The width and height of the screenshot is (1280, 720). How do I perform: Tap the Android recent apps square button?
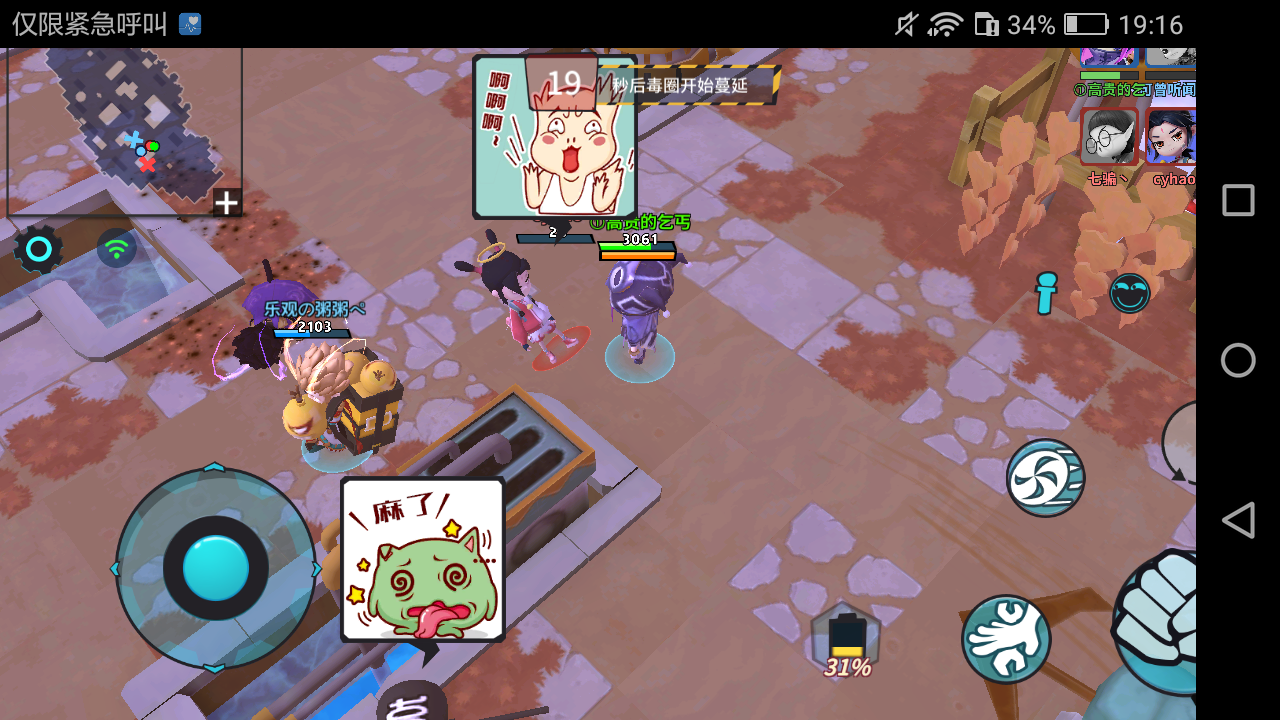tap(1238, 199)
